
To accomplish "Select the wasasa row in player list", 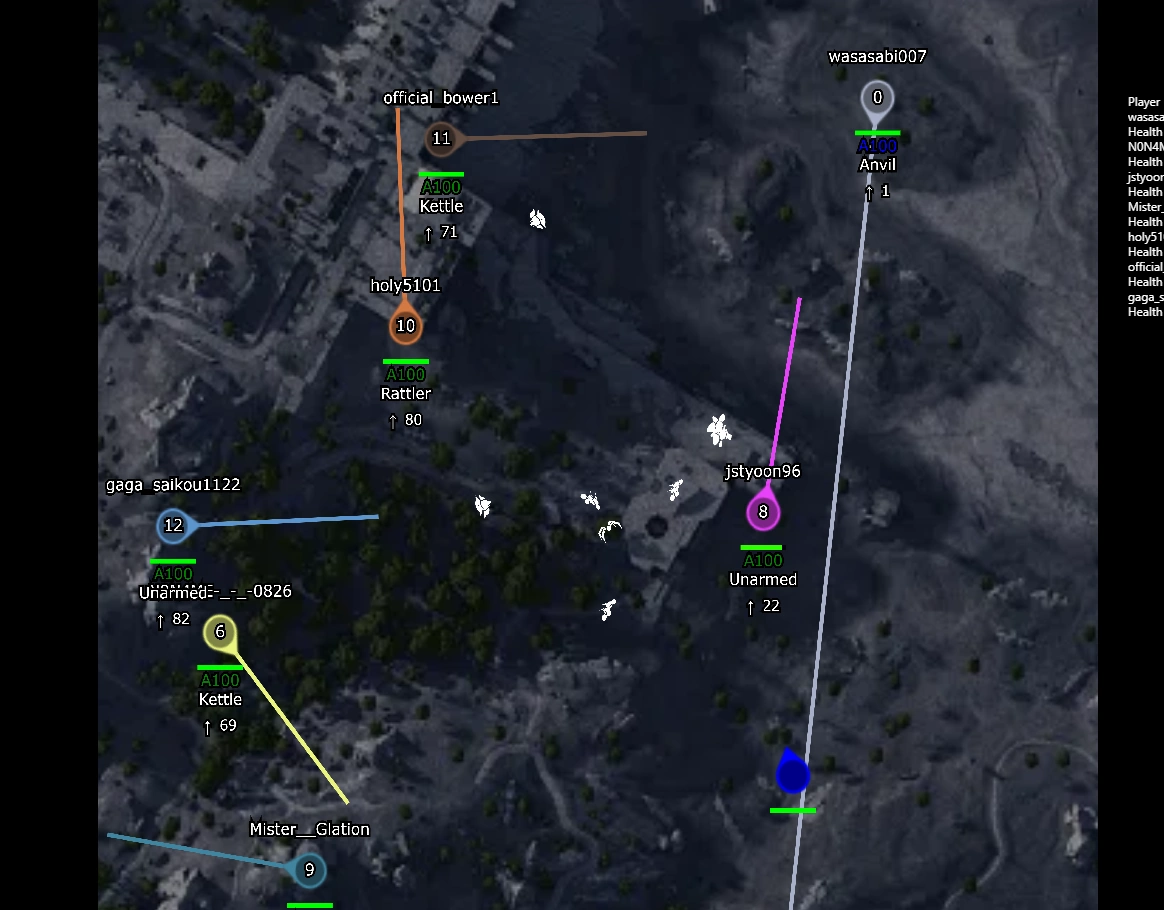I will tap(1145, 117).
